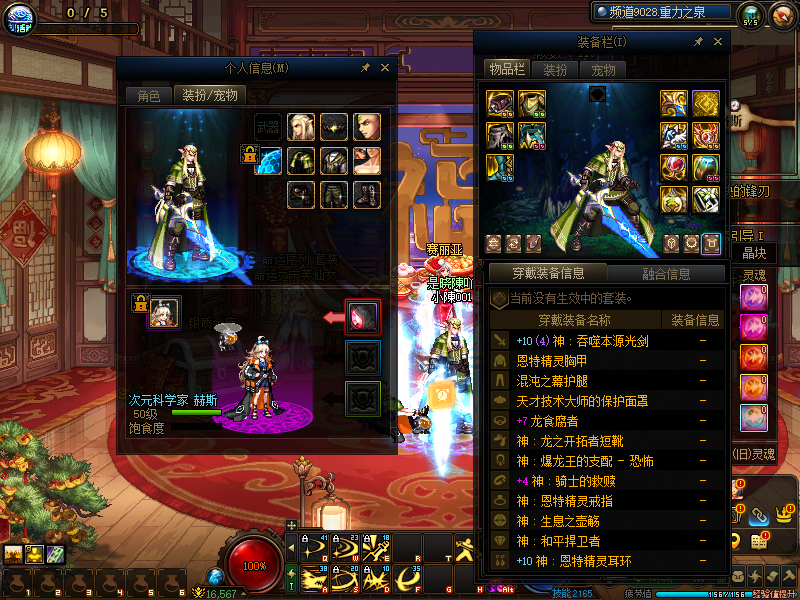800x600 pixels.
Task: Pin the 装备栏 equipment window
Action: click(699, 42)
